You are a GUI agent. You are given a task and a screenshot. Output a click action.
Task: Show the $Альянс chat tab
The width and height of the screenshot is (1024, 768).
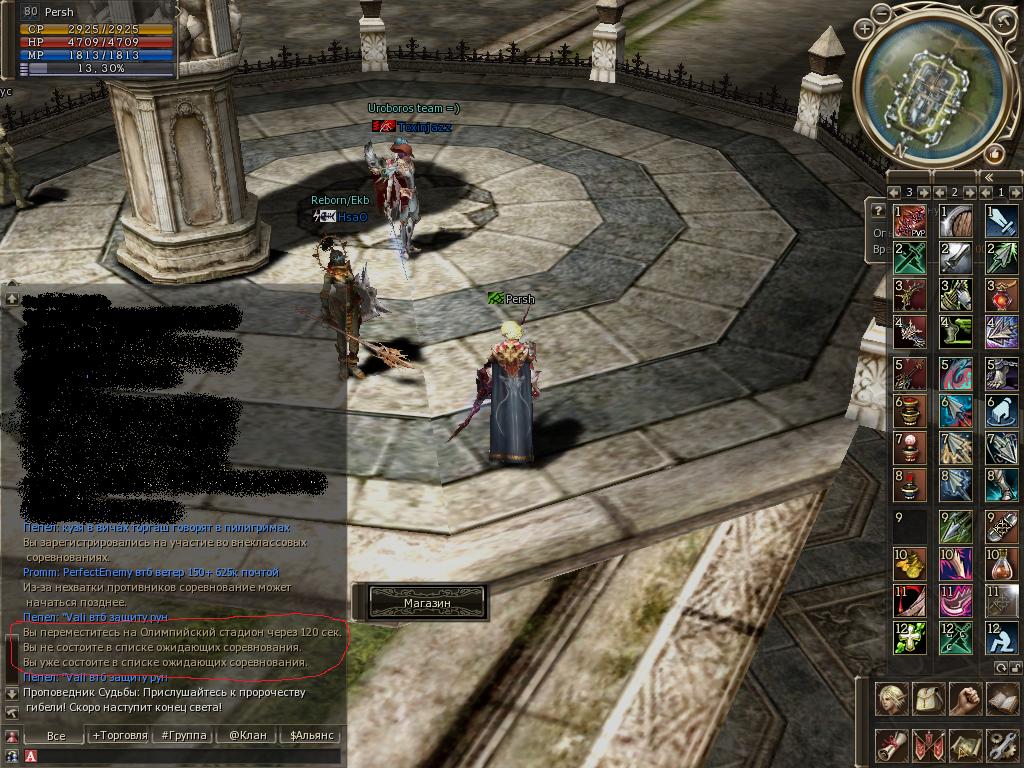(x=310, y=735)
